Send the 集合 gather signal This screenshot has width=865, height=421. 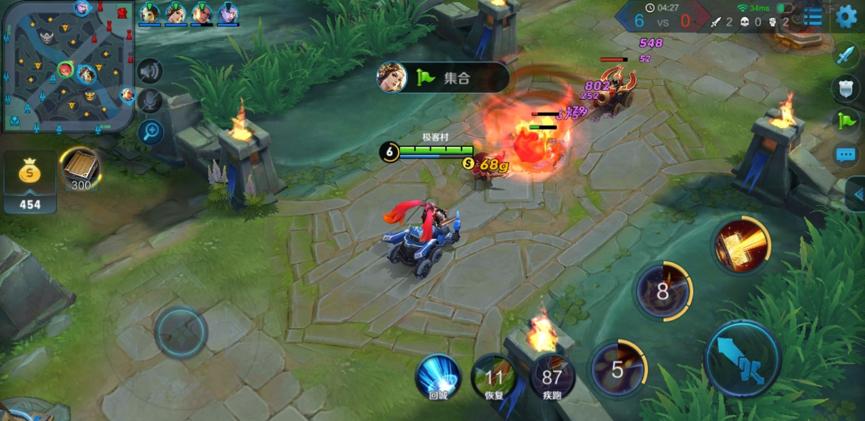442,77
